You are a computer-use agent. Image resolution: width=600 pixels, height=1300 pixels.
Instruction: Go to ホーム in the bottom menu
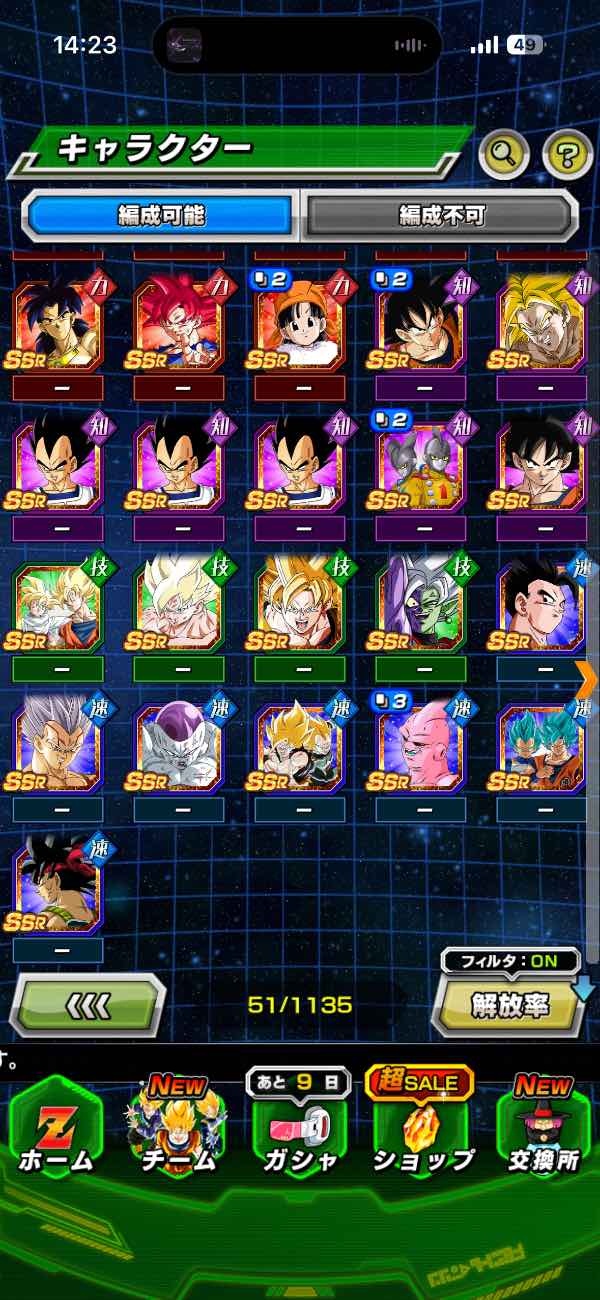click(x=55, y=1135)
